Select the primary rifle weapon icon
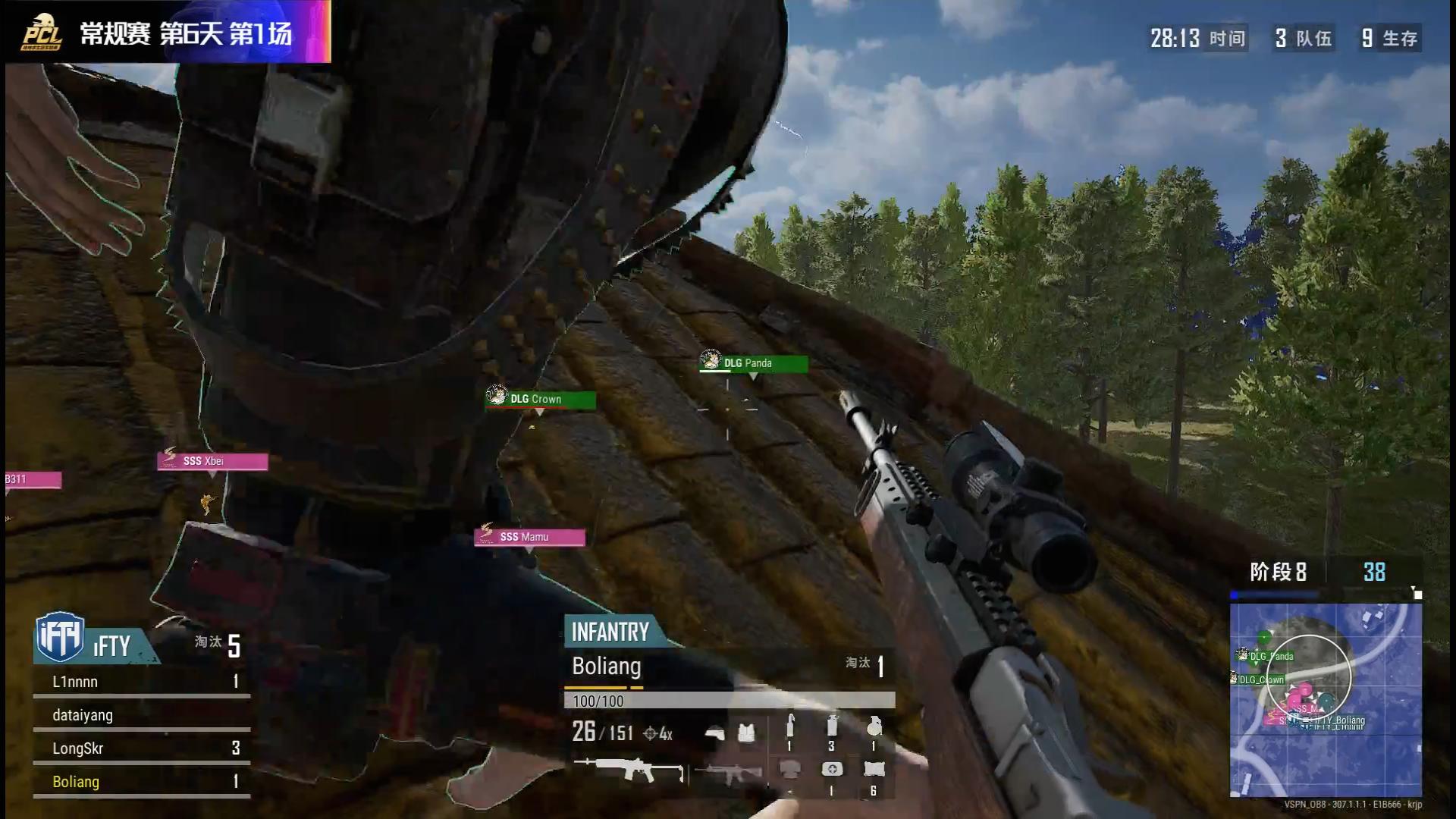1456x819 pixels. (x=628, y=771)
